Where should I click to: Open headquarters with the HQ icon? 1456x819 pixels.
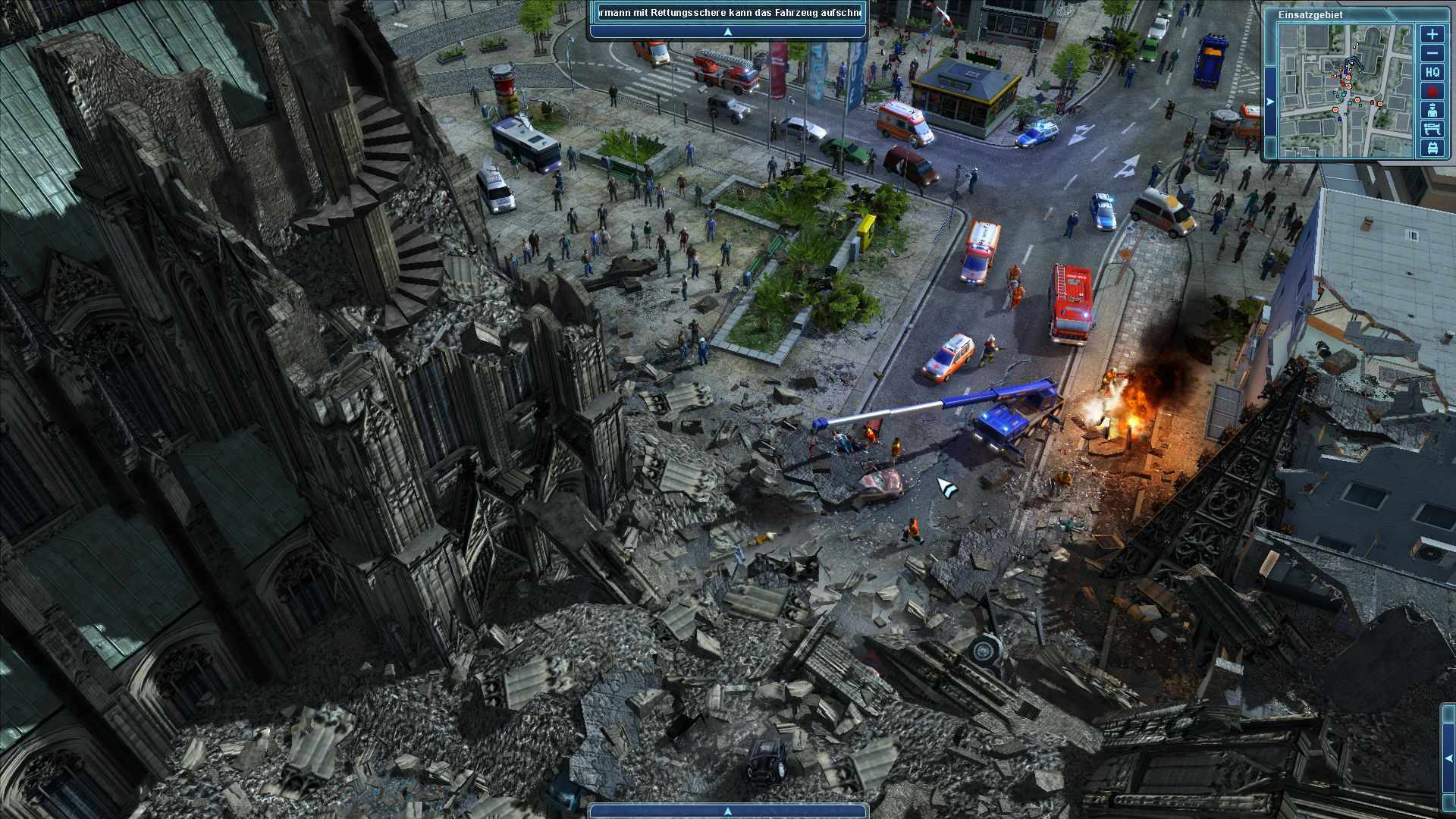[1432, 72]
